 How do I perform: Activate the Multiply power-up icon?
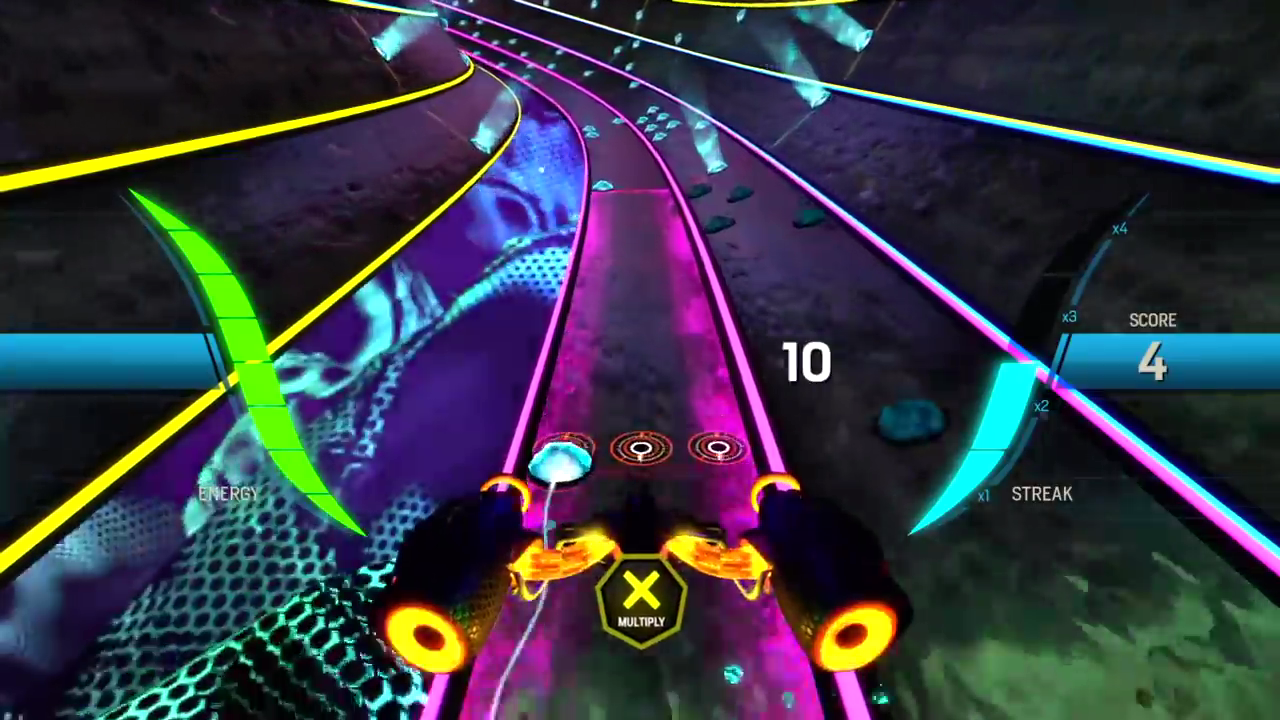pyautogui.click(x=641, y=598)
